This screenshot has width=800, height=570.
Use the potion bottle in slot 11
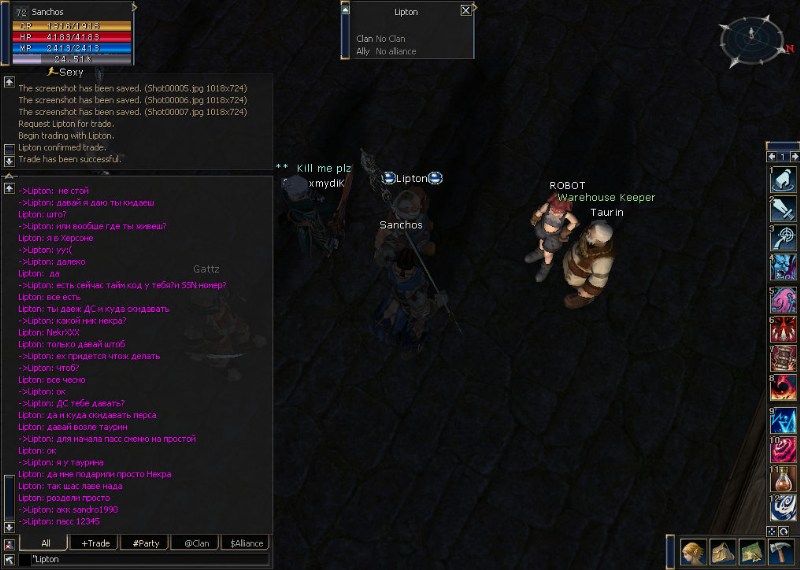783,478
